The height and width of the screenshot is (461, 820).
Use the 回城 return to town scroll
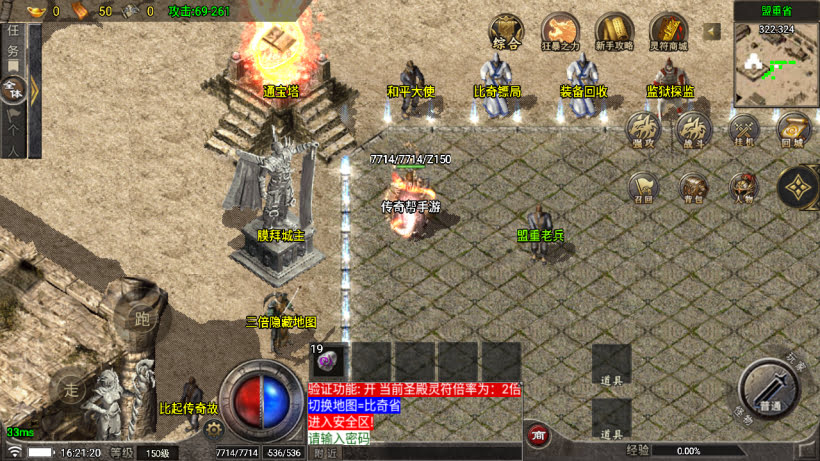click(x=793, y=129)
